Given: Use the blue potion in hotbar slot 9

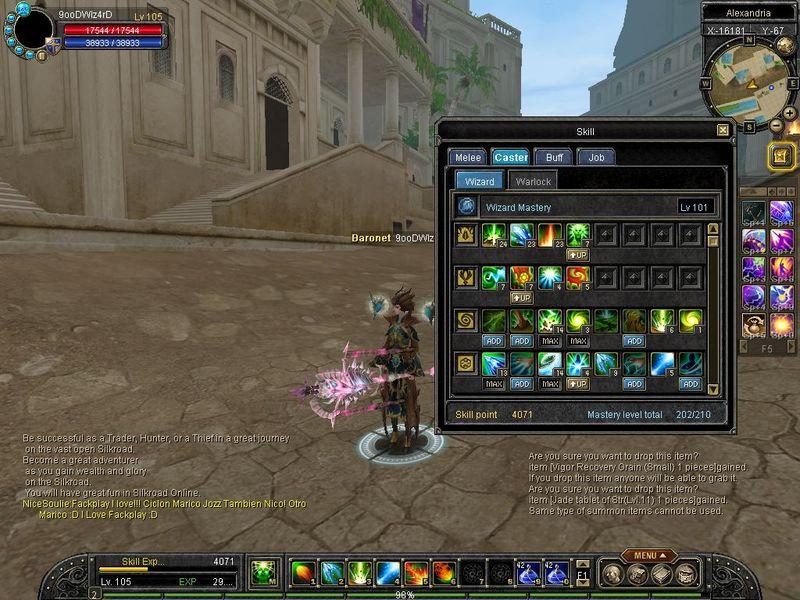Looking at the screenshot, I should click(527, 573).
